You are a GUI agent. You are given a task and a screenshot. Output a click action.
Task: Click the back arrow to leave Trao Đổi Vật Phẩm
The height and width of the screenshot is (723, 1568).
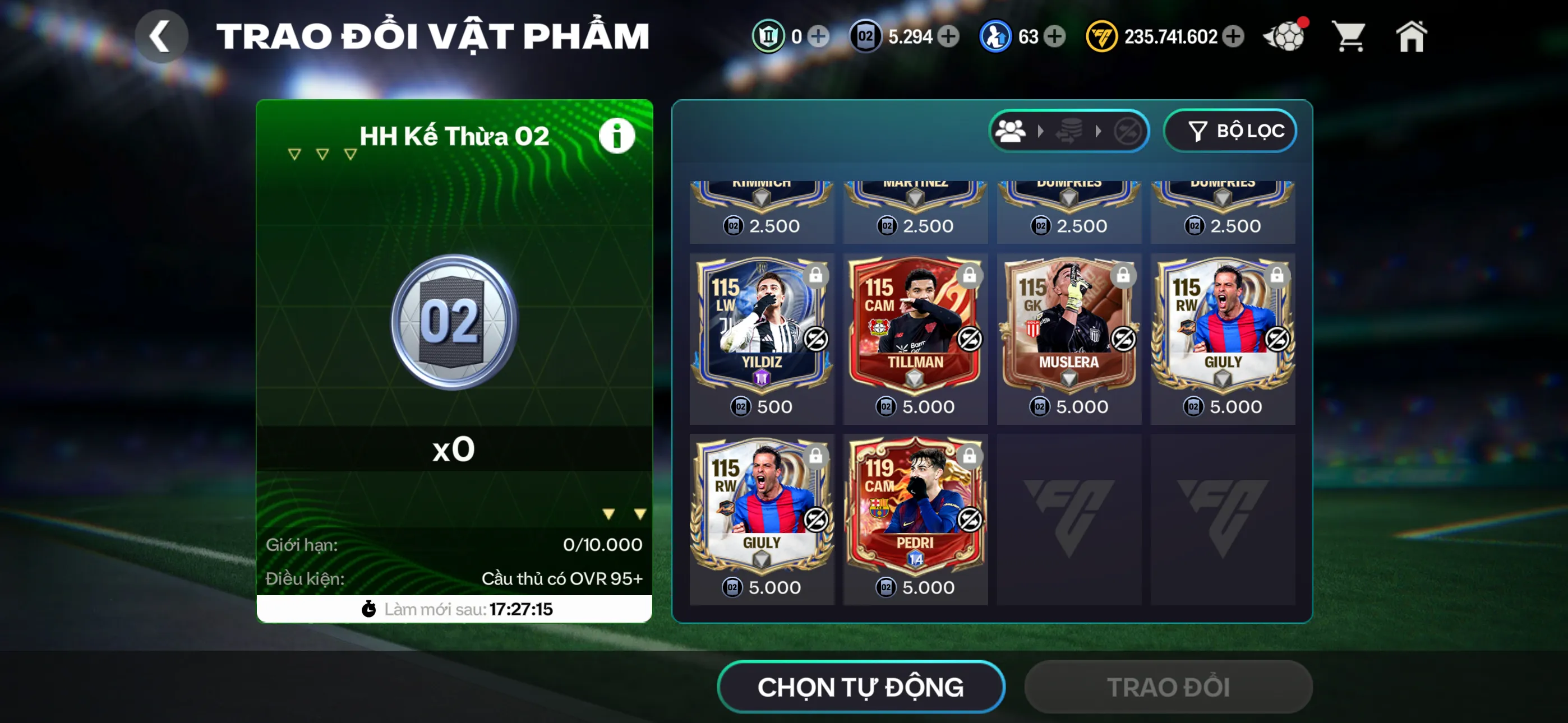coord(162,35)
